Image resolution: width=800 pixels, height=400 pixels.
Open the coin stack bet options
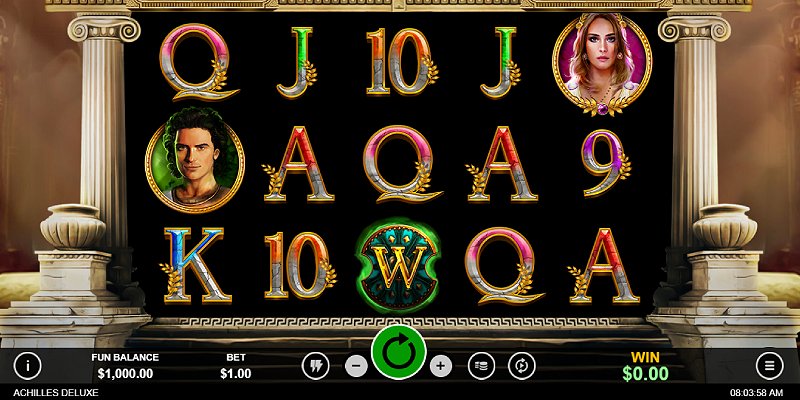[482, 366]
